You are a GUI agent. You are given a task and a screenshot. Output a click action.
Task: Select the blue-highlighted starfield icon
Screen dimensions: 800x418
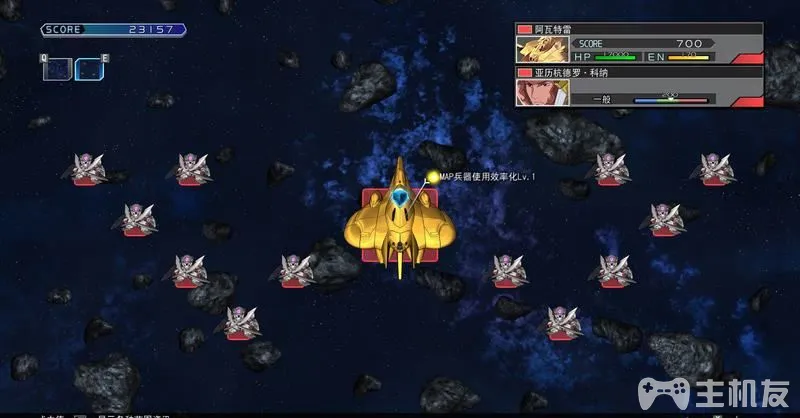click(89, 69)
